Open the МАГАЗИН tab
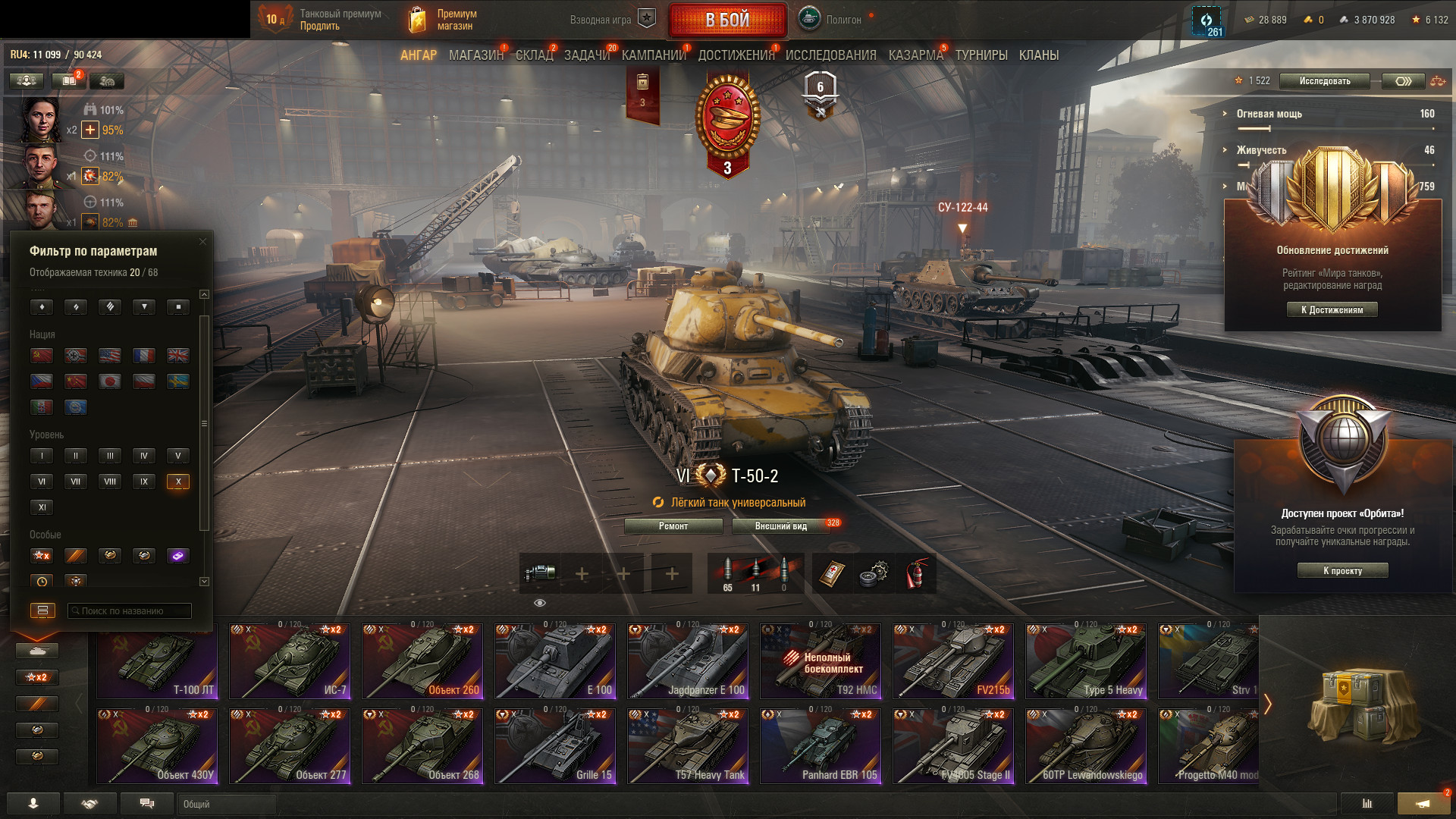Viewport: 1456px width, 819px height. [x=475, y=55]
